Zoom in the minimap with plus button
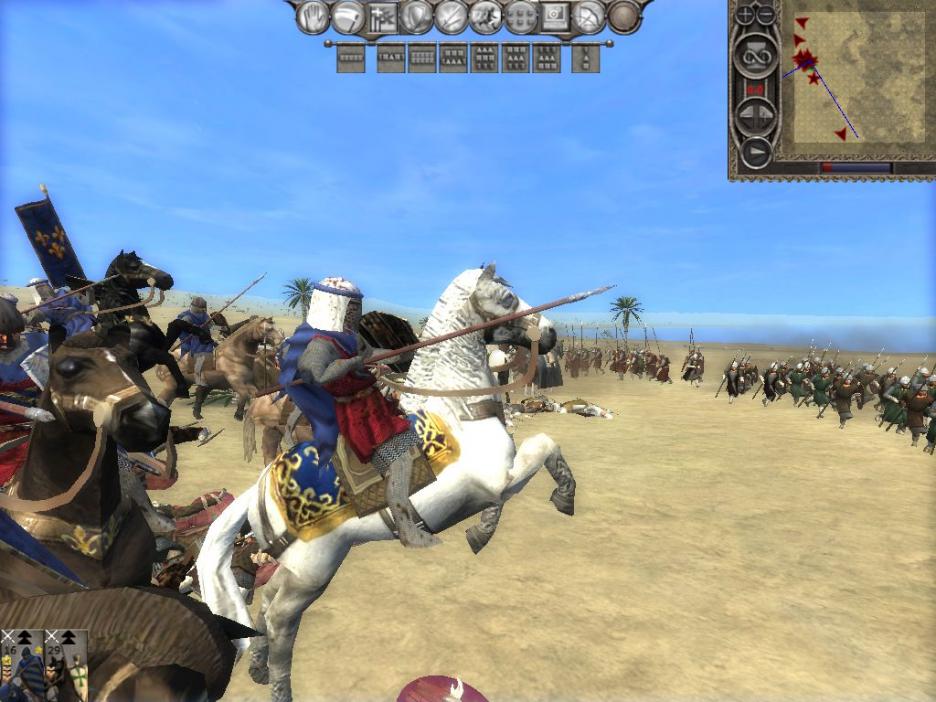 pos(746,15)
